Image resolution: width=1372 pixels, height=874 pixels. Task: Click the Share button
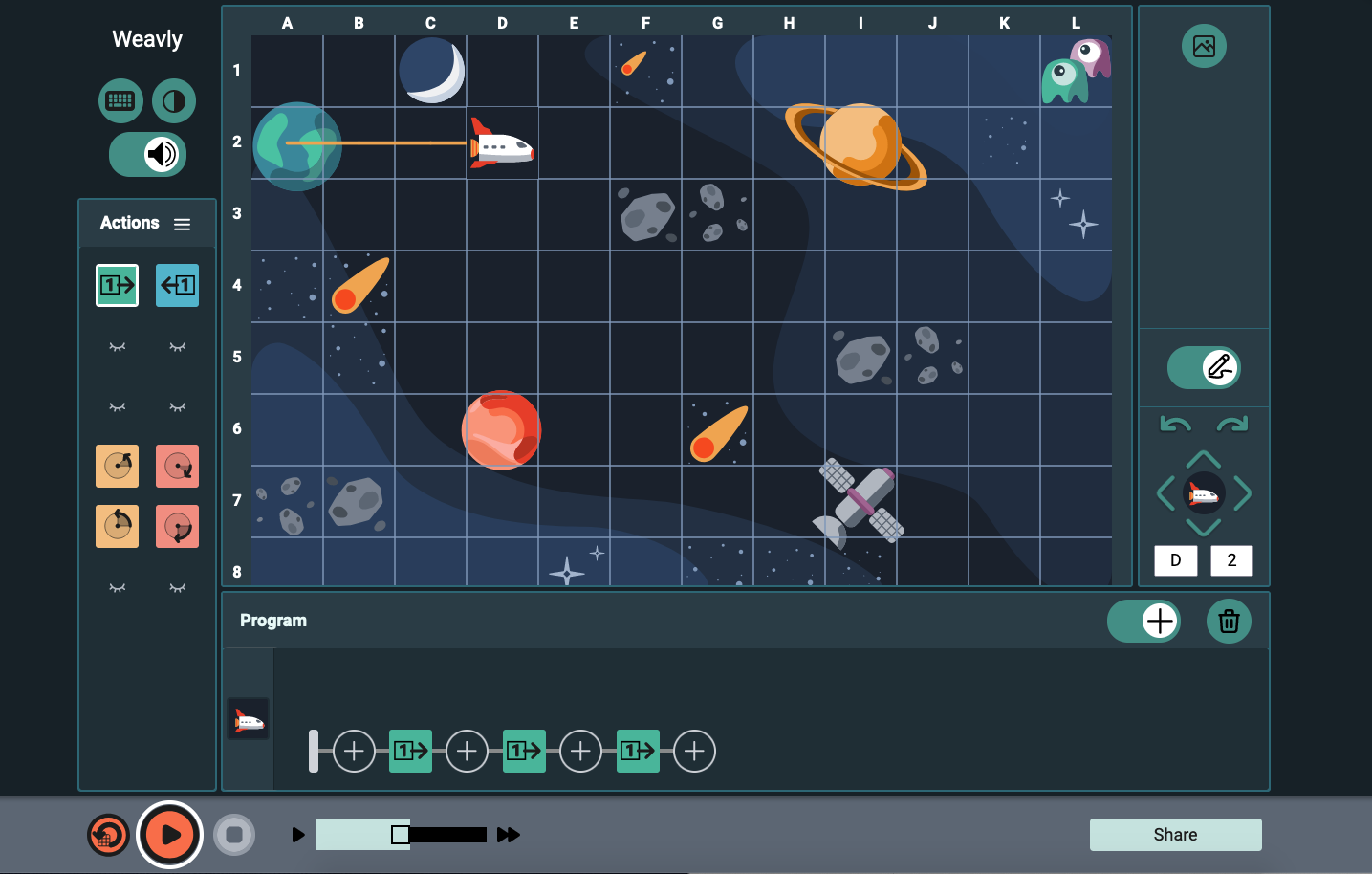tap(1175, 834)
